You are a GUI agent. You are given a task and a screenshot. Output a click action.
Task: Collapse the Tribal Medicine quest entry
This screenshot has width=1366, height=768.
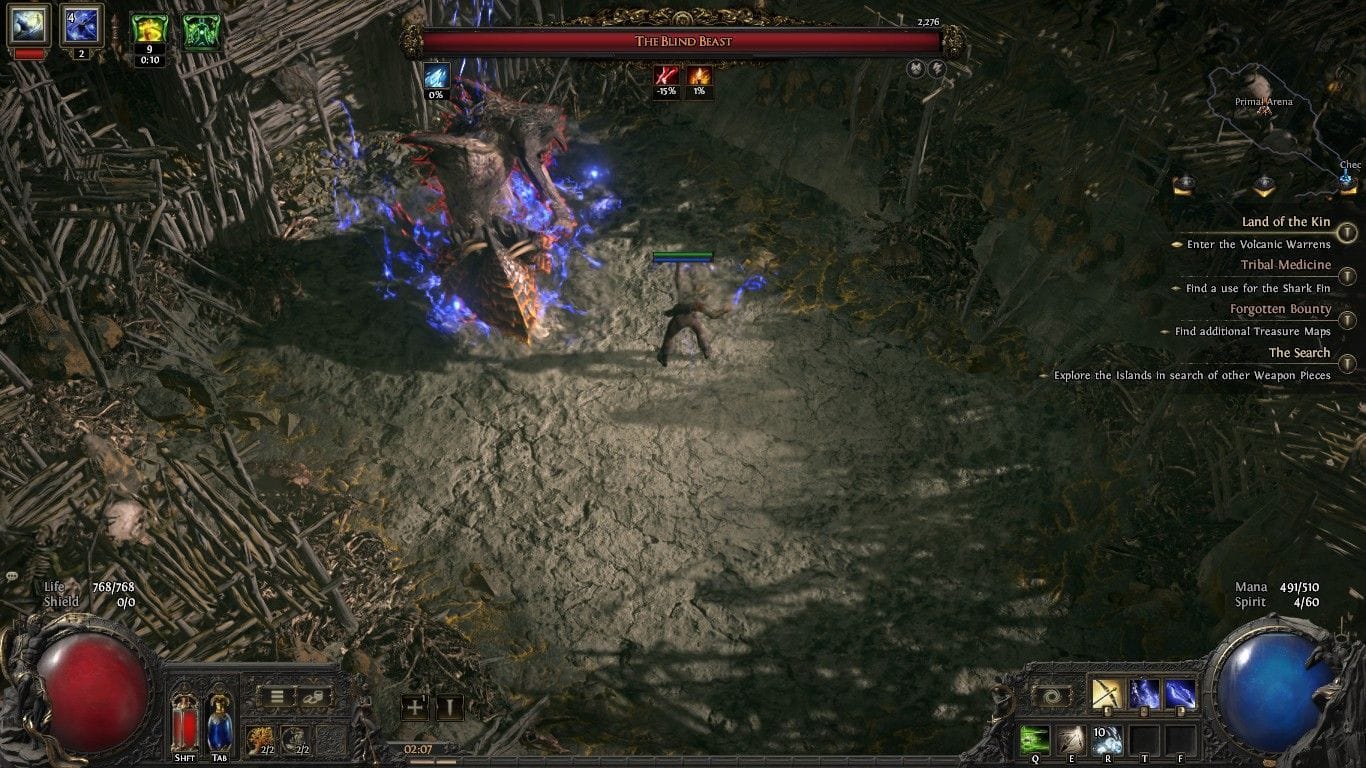tap(1346, 274)
